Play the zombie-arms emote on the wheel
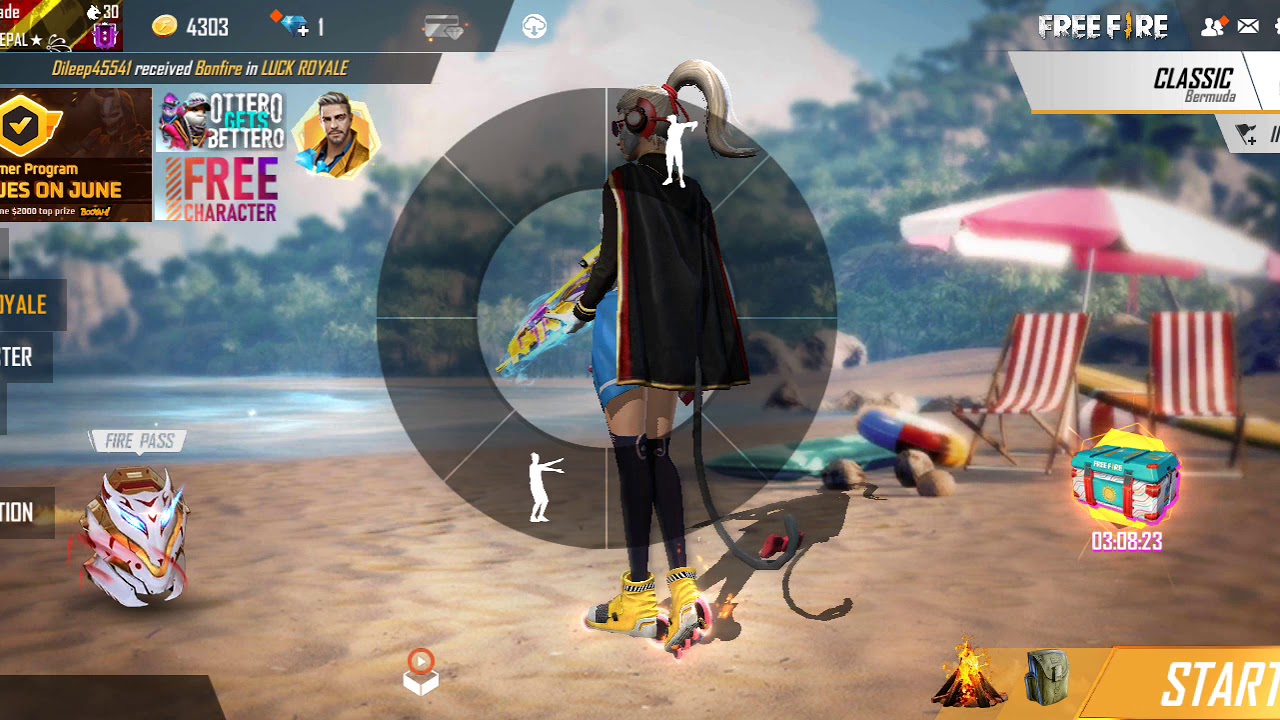Viewport: 1280px width, 720px height. (x=543, y=487)
